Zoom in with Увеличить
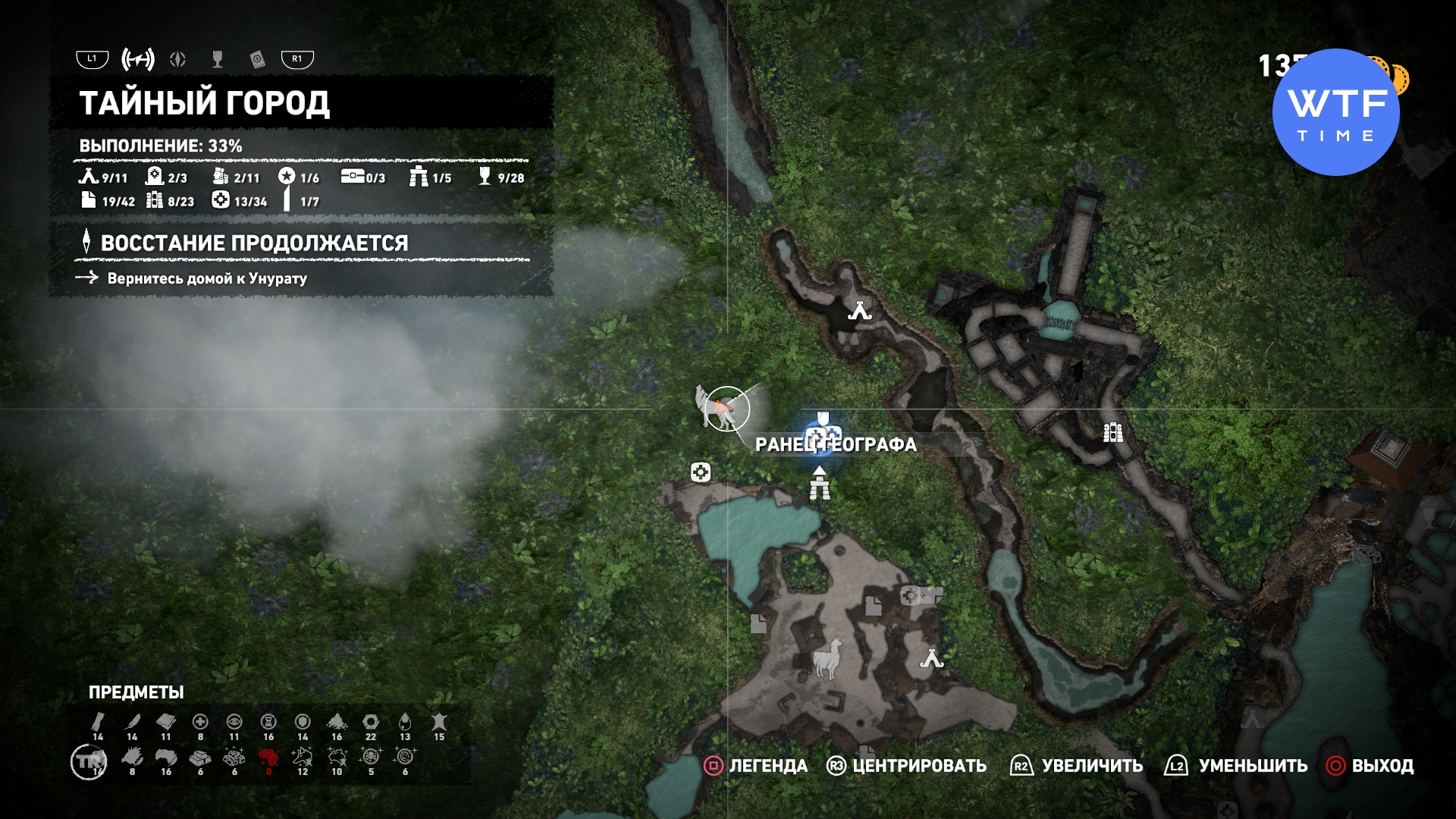Viewport: 1456px width, 819px height. [x=1078, y=766]
